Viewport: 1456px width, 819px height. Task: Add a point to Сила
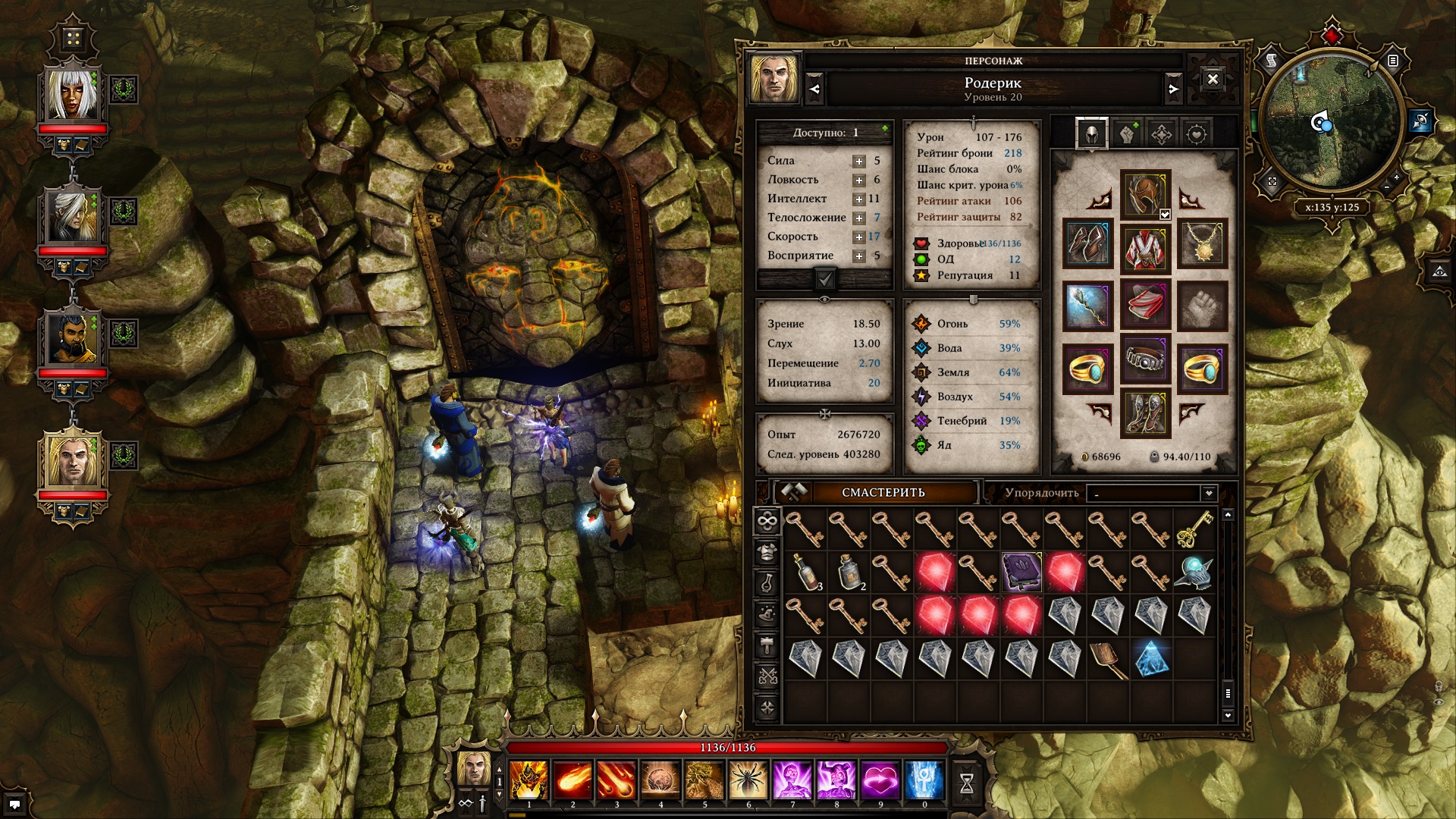pos(858,161)
